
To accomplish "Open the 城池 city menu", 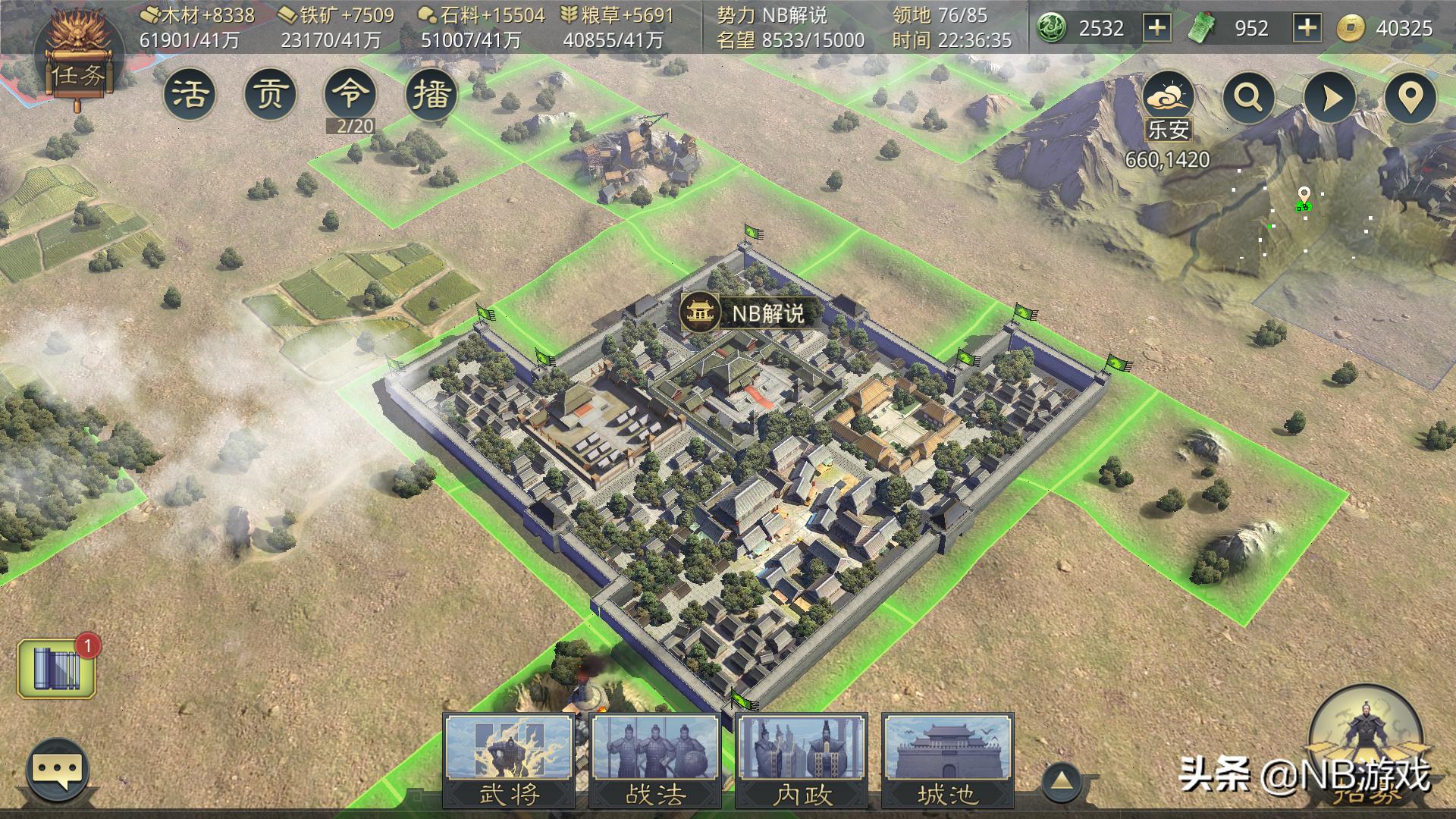I will [x=947, y=761].
